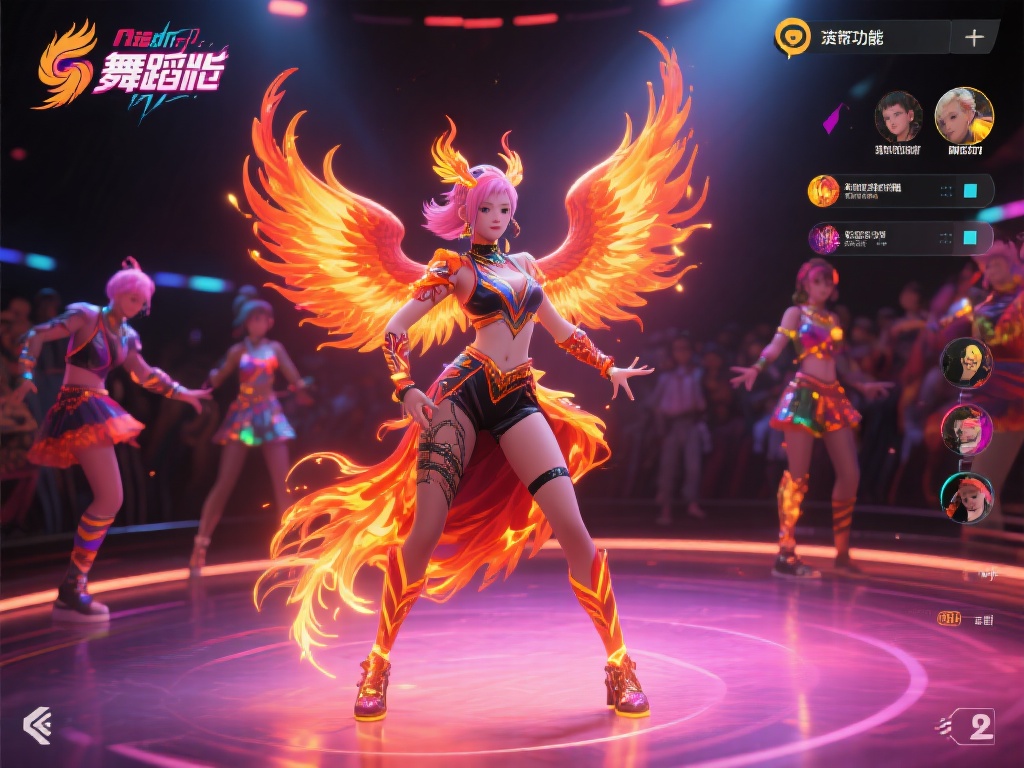Open the yellow chat bubble icon
Viewport: 1024px width, 768px height.
[x=792, y=37]
